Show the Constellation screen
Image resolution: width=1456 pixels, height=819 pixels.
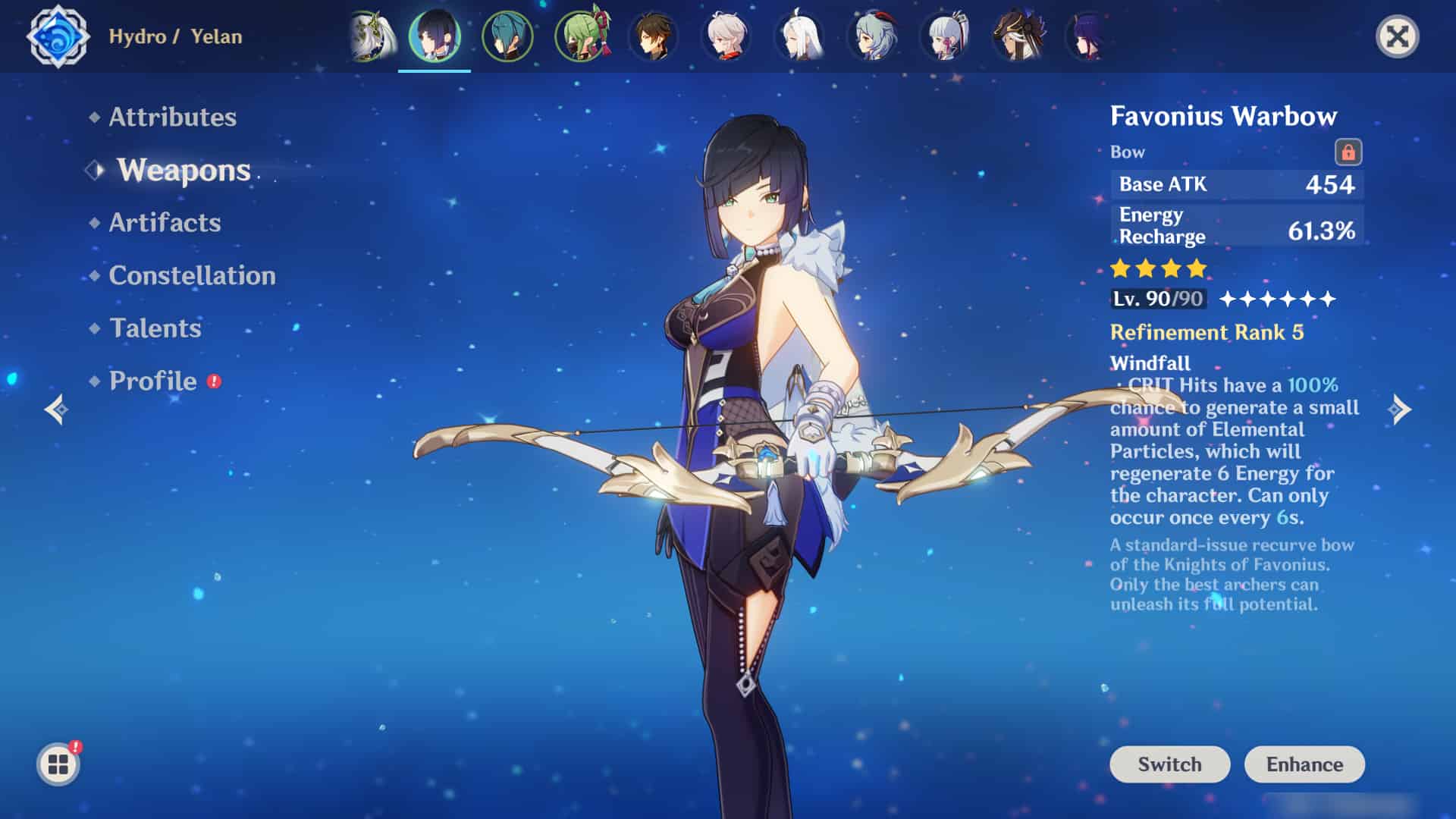[x=192, y=275]
